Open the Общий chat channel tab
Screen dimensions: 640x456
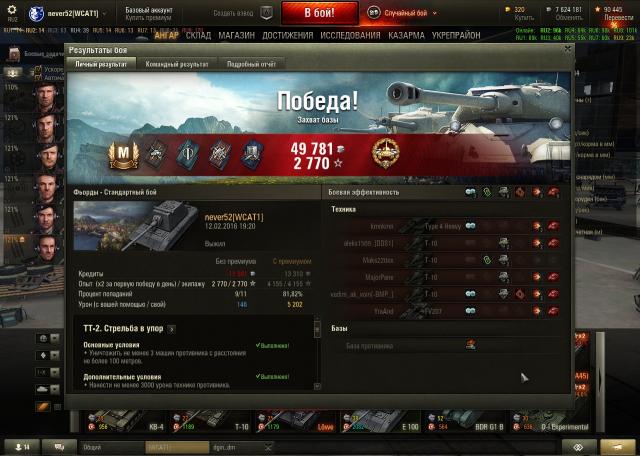click(110, 447)
